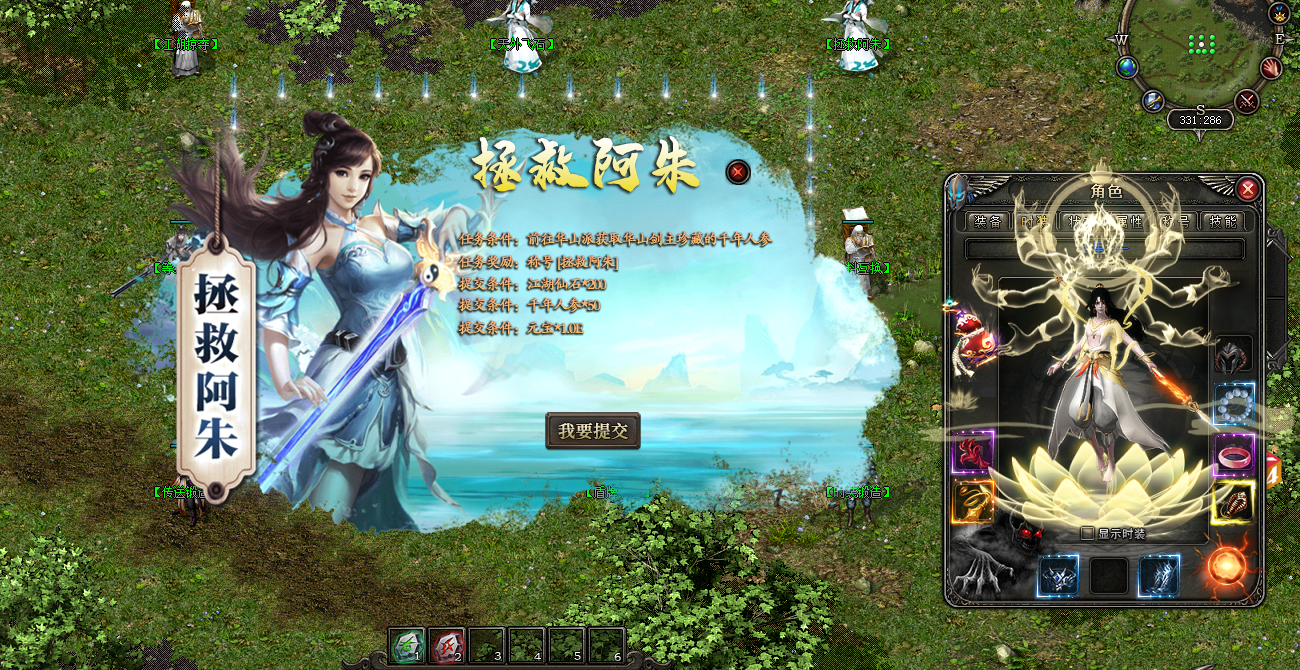Switch to the 装备 equipment tab
The height and width of the screenshot is (670, 1300).
[988, 222]
